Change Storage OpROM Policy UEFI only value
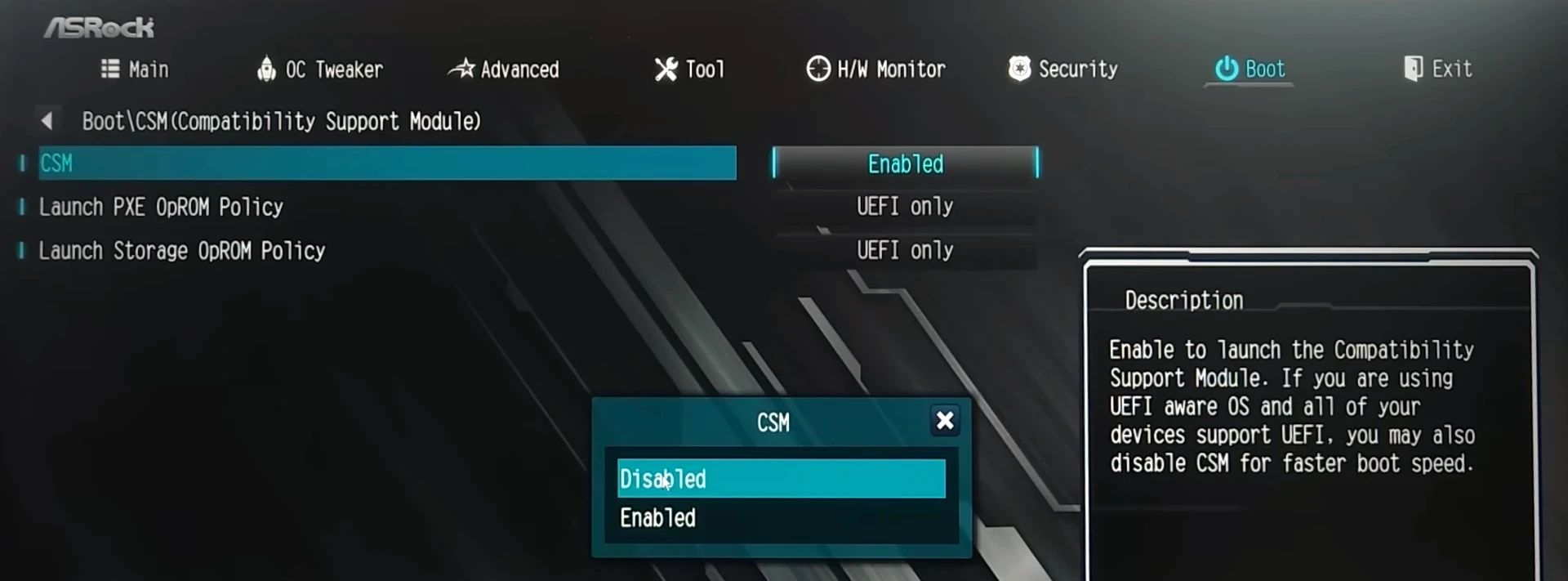The width and height of the screenshot is (1568, 581). click(905, 250)
